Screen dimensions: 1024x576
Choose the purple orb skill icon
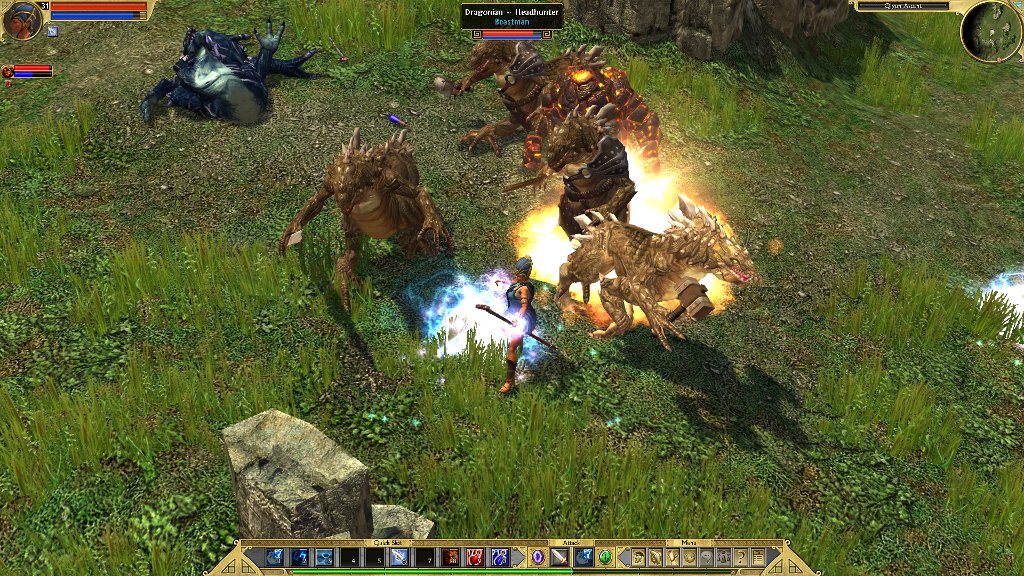537,557
